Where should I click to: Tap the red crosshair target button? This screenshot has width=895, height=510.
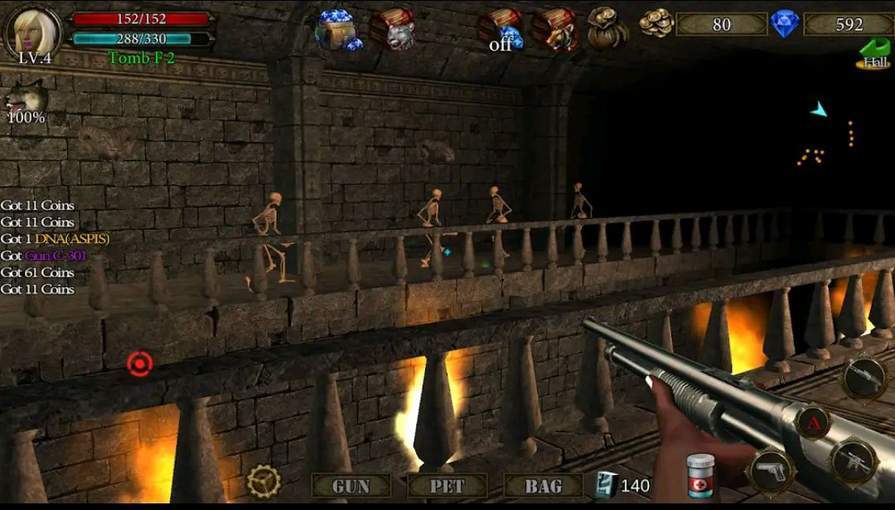139,364
